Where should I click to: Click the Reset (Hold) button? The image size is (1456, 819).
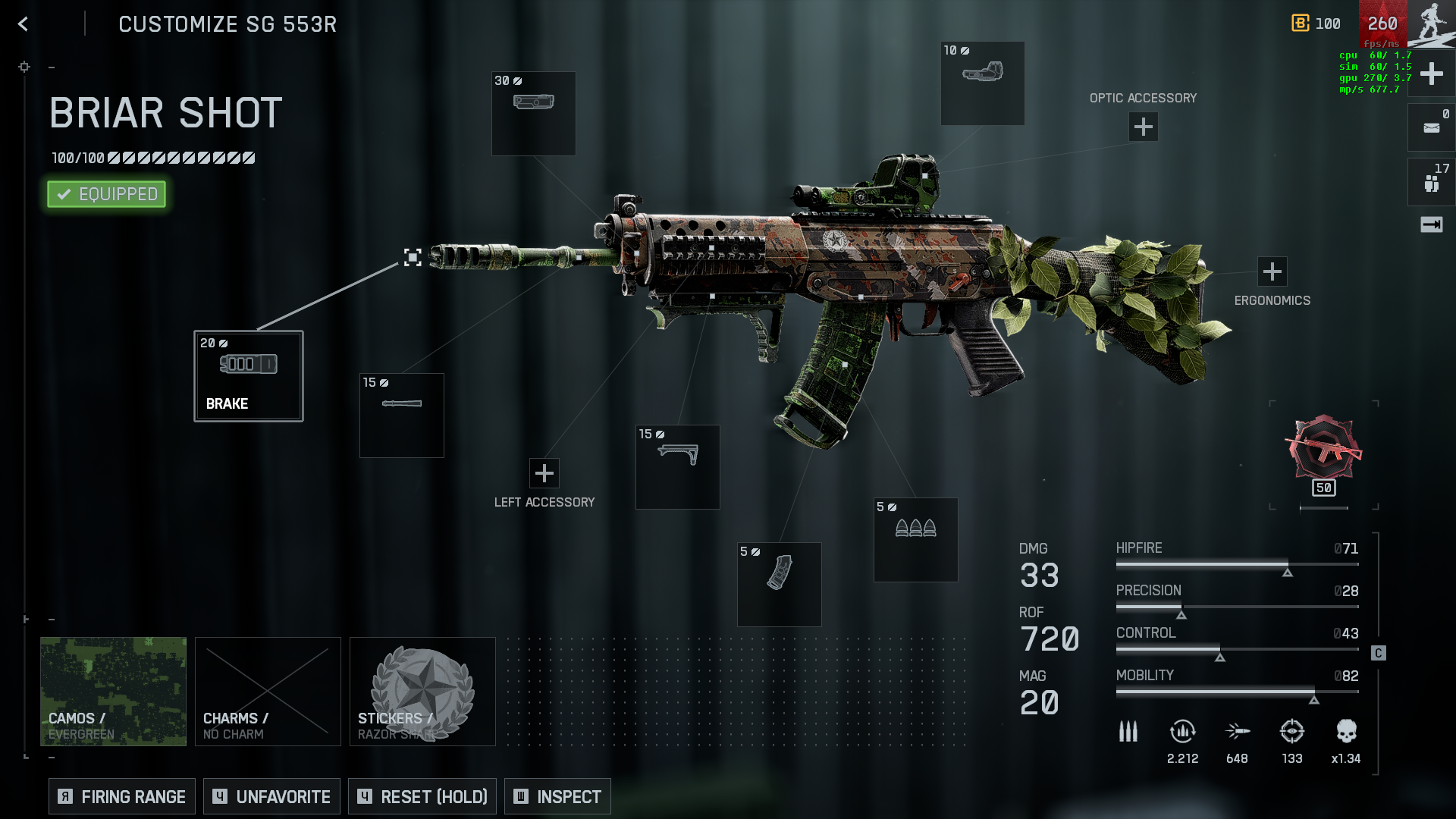422,796
